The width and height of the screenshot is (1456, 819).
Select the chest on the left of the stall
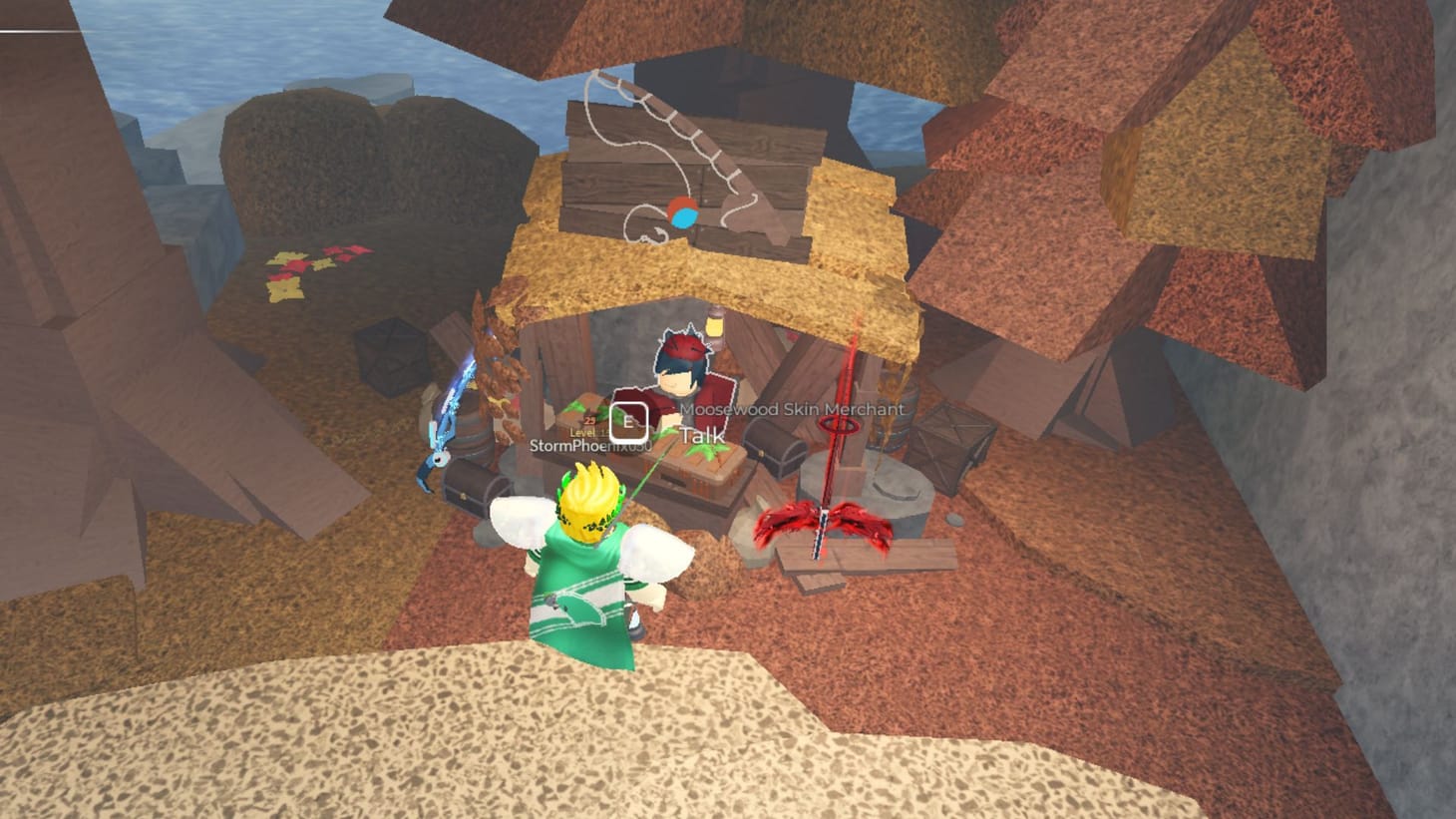click(474, 486)
